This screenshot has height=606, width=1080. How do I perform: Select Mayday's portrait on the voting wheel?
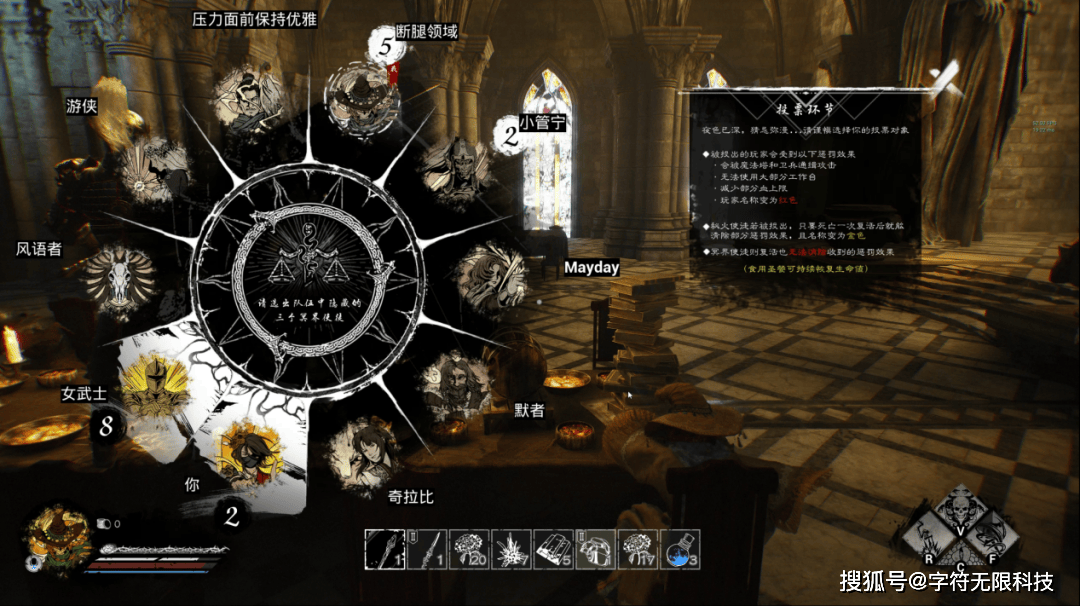click(491, 277)
